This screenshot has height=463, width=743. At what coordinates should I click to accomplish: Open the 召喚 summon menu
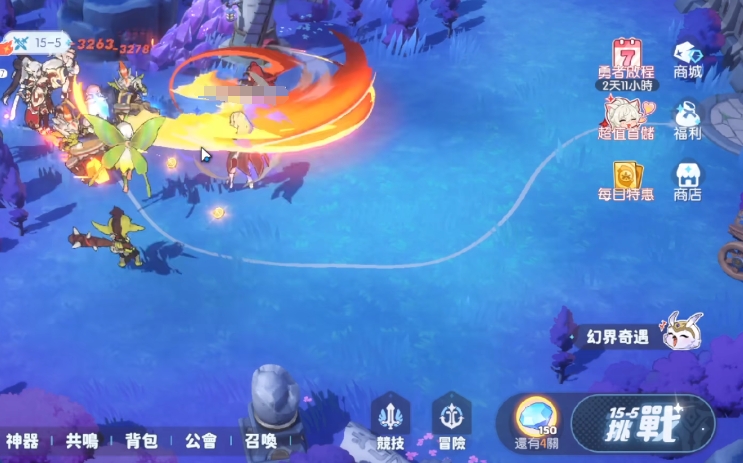(x=260, y=440)
